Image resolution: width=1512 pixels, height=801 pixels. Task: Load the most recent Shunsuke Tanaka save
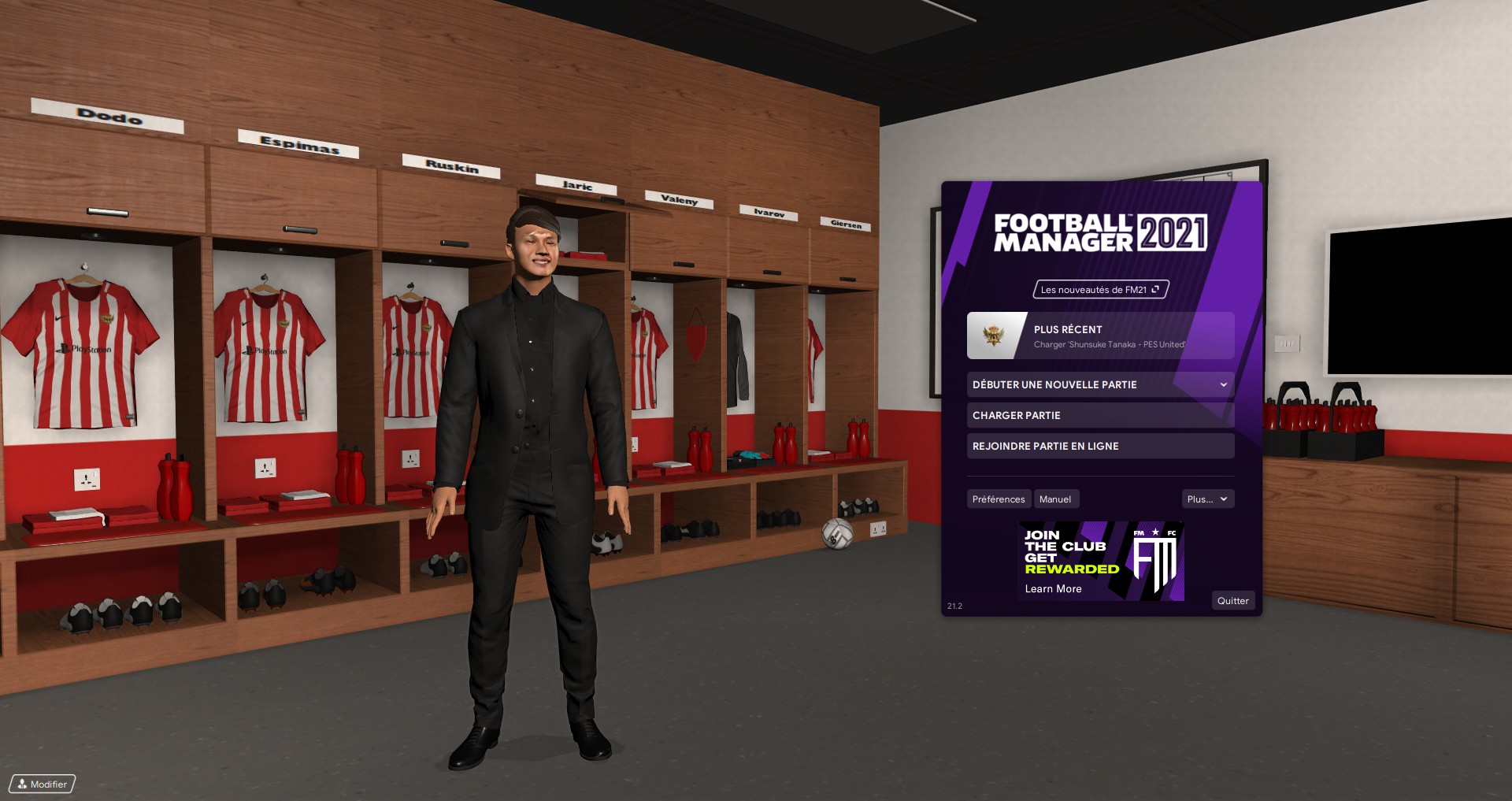click(1100, 336)
